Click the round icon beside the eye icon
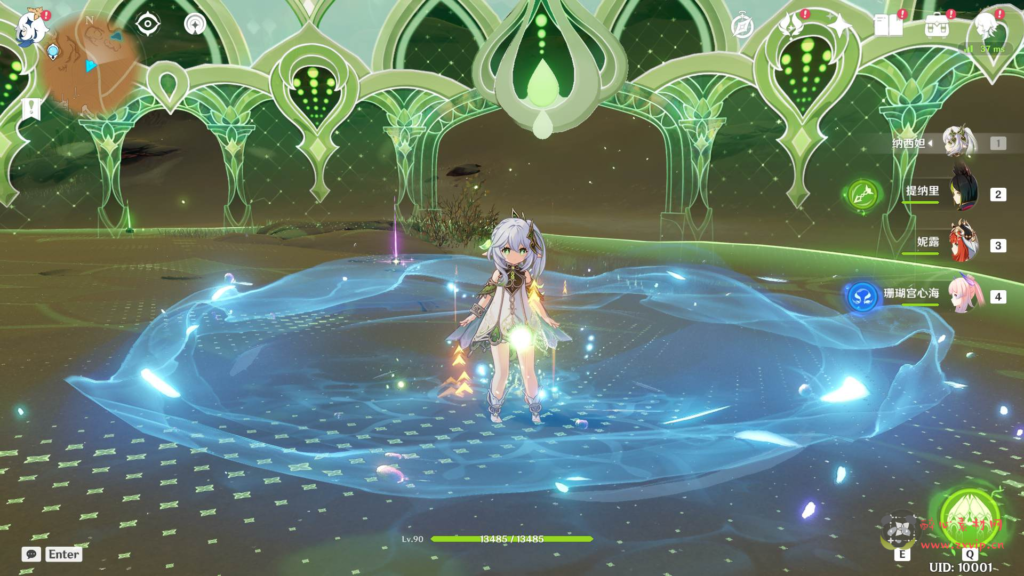The height and width of the screenshot is (576, 1024). click(195, 24)
